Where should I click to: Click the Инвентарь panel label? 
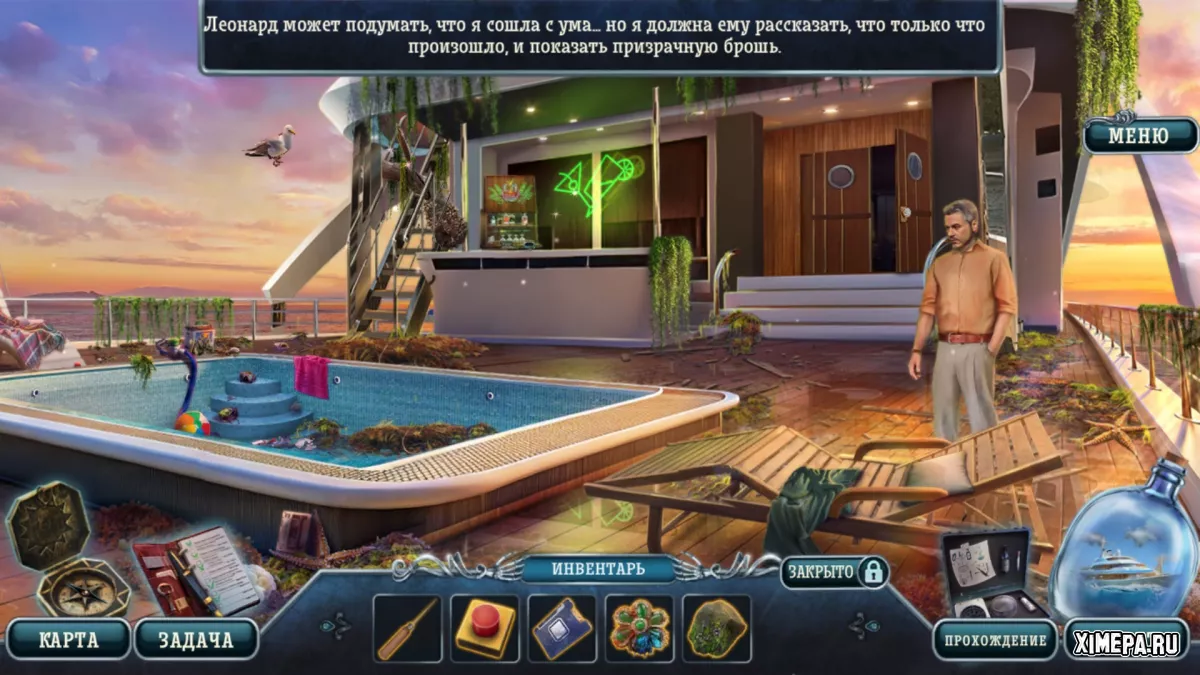click(598, 569)
